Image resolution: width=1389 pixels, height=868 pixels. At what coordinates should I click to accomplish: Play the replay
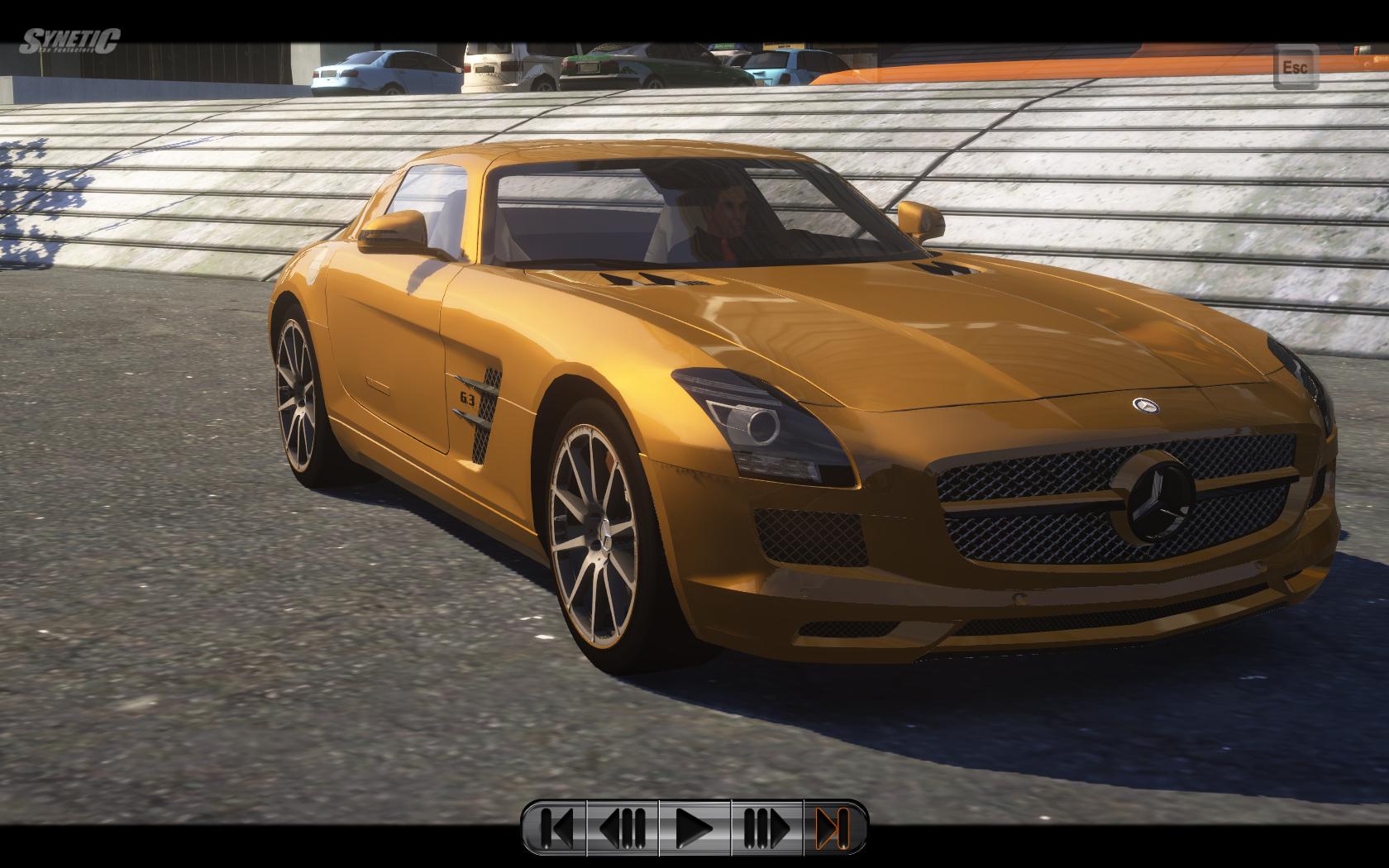point(694,827)
